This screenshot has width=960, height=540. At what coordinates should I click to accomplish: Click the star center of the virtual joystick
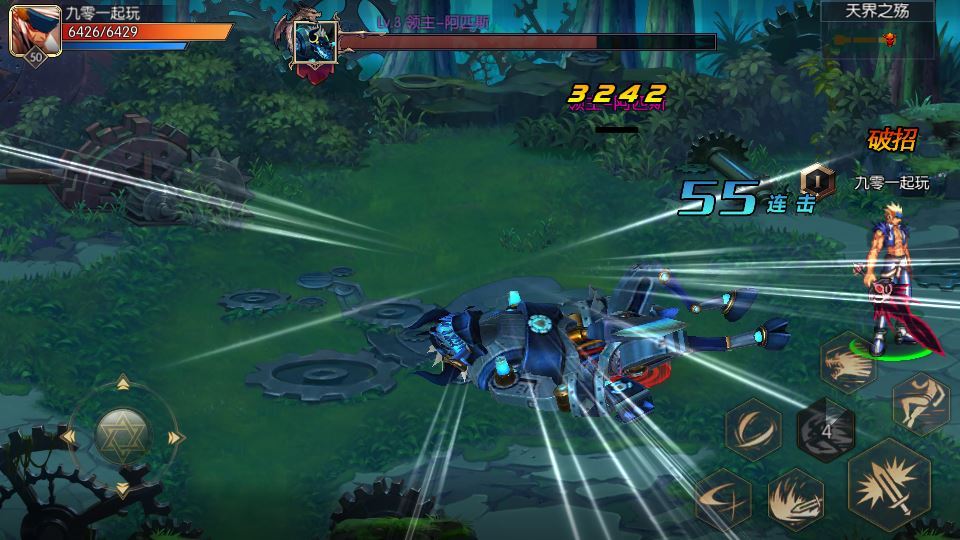(x=123, y=434)
